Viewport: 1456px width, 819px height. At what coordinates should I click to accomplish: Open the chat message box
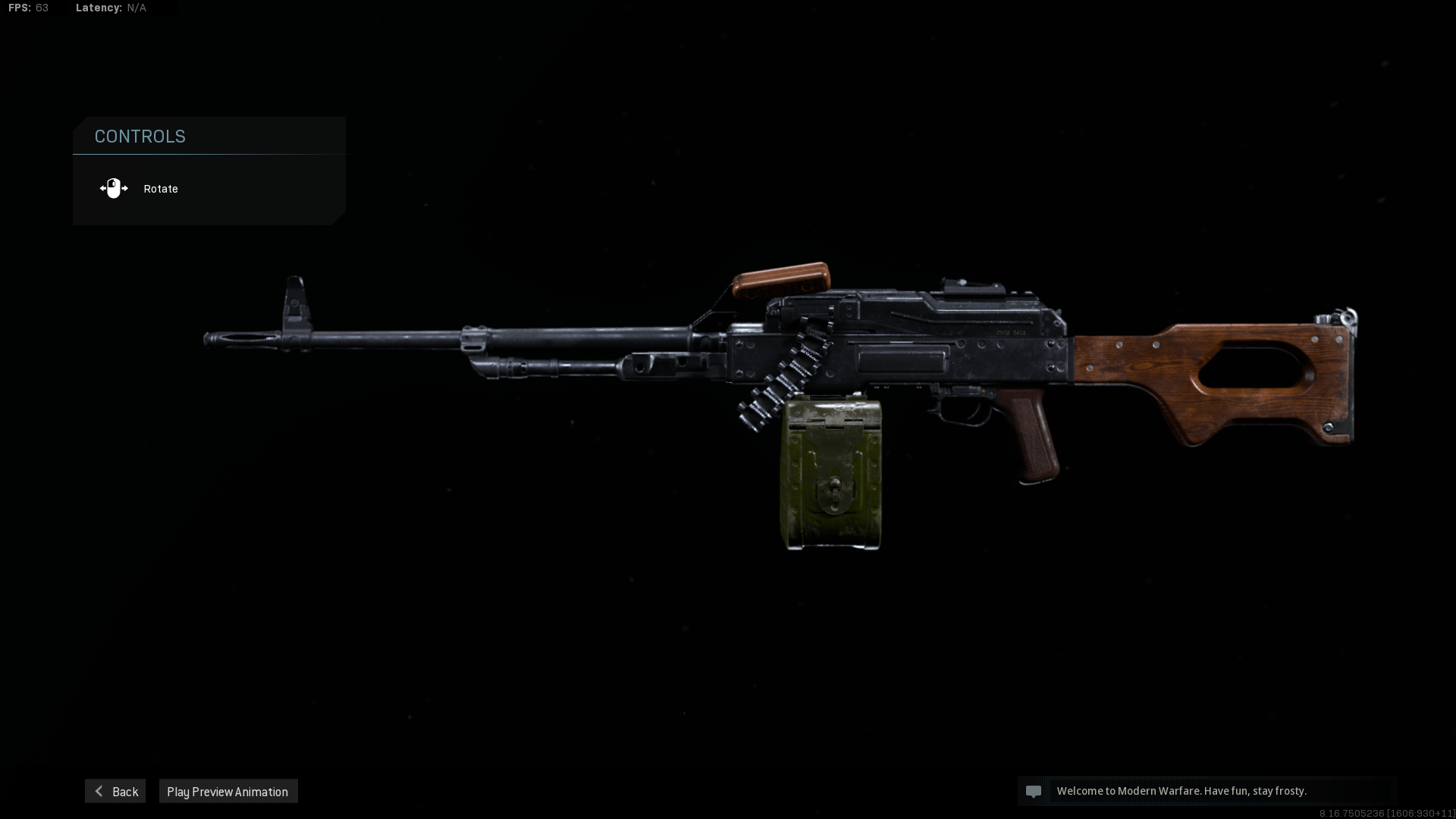pos(1206,791)
